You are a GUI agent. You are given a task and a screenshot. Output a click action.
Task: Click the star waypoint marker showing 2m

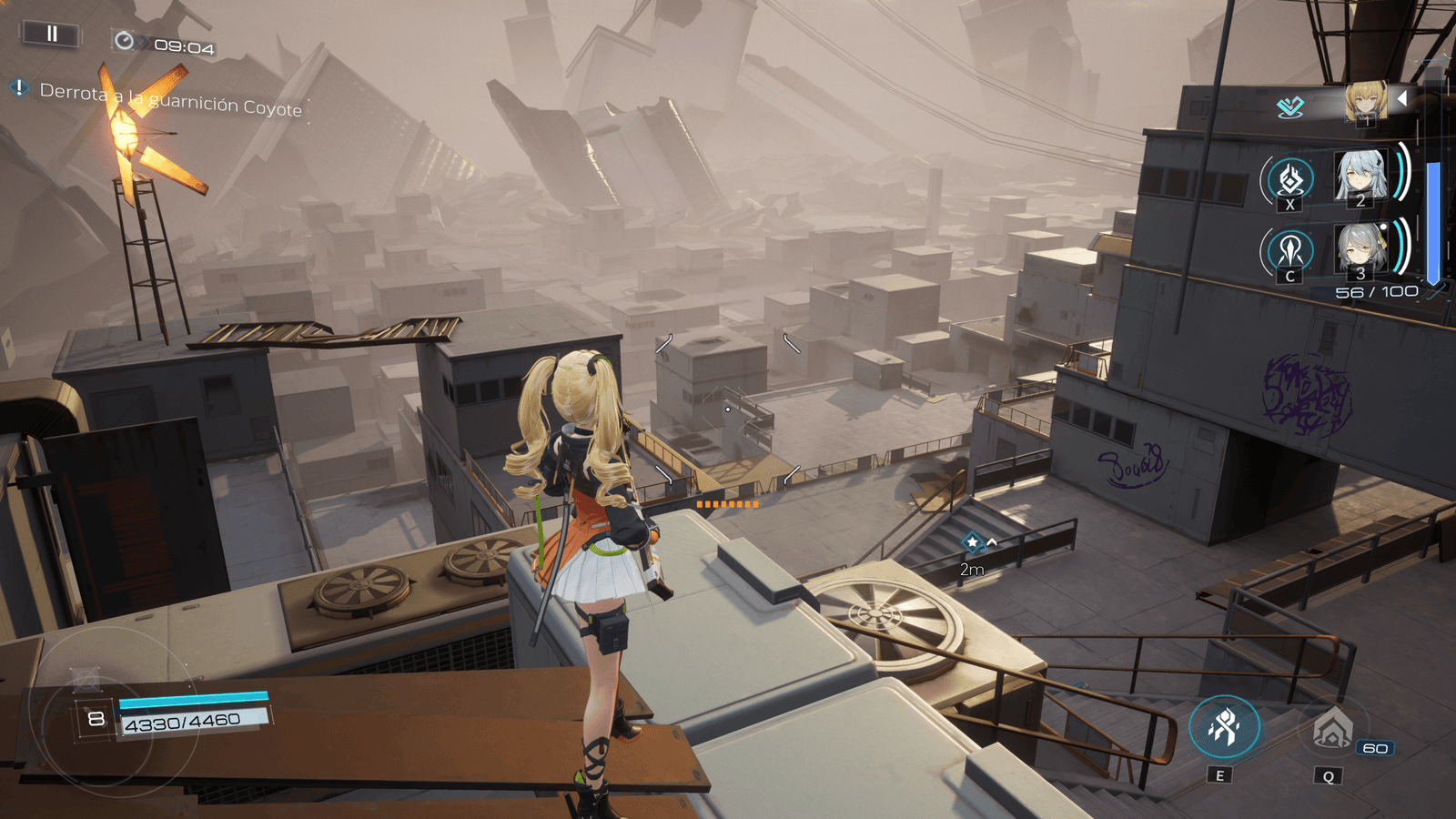[x=972, y=542]
